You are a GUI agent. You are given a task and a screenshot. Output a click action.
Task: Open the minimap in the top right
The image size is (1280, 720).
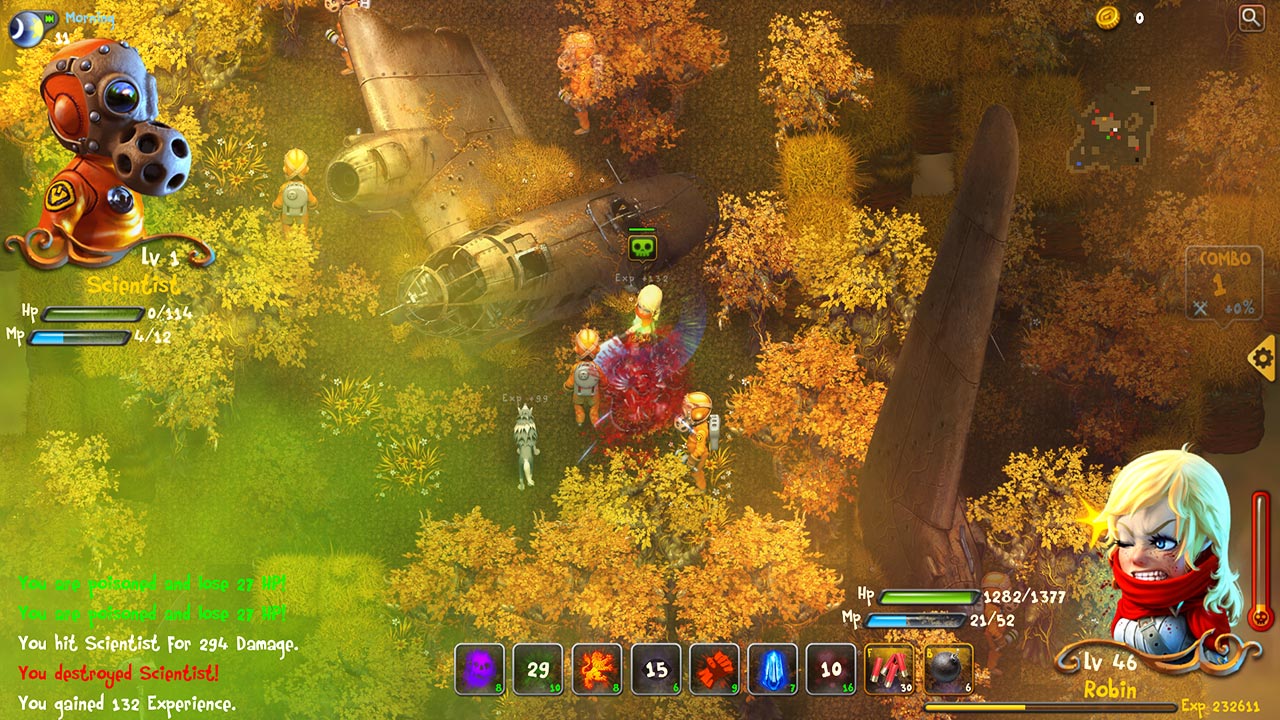(1113, 125)
